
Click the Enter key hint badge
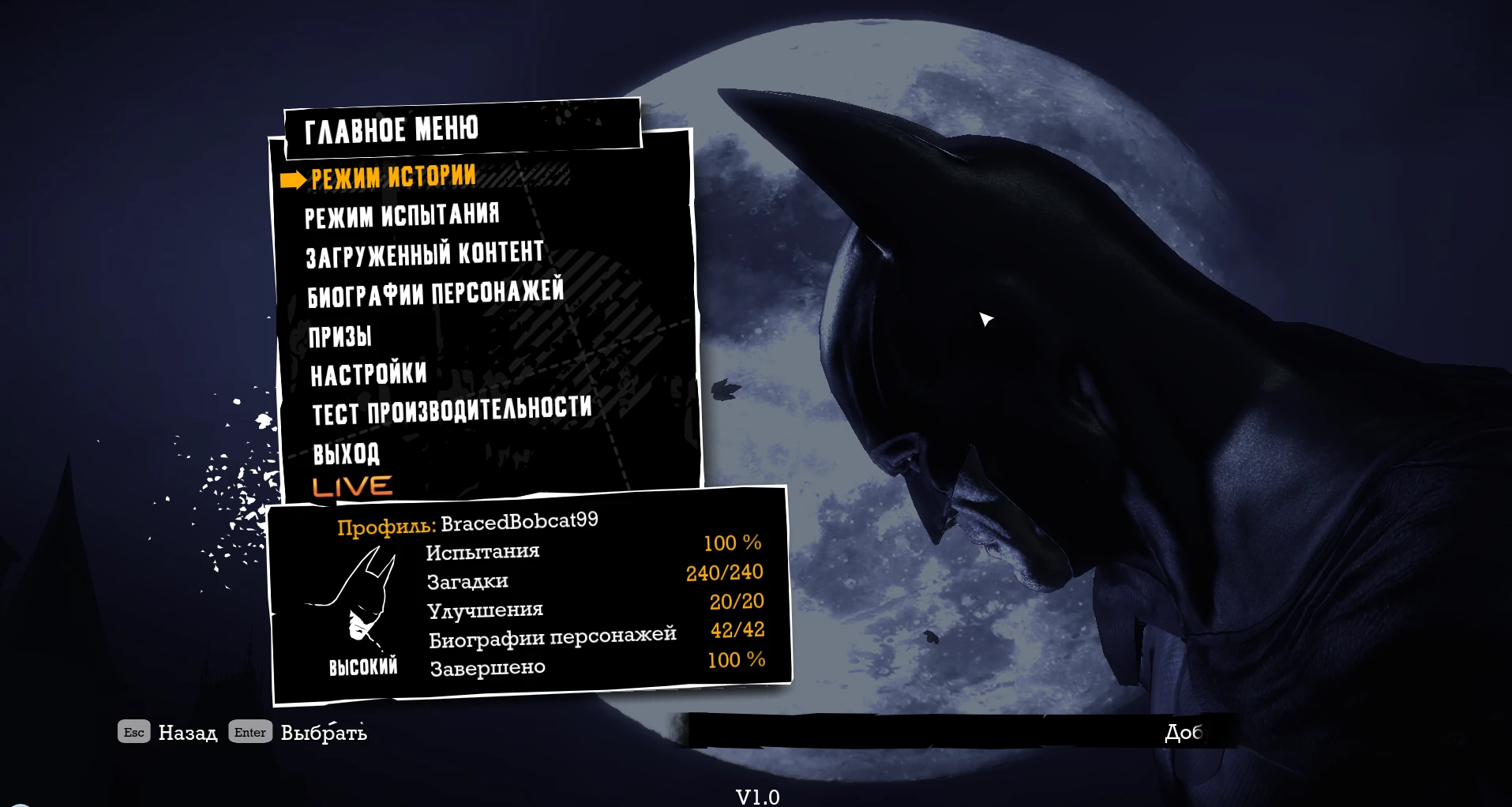(250, 732)
